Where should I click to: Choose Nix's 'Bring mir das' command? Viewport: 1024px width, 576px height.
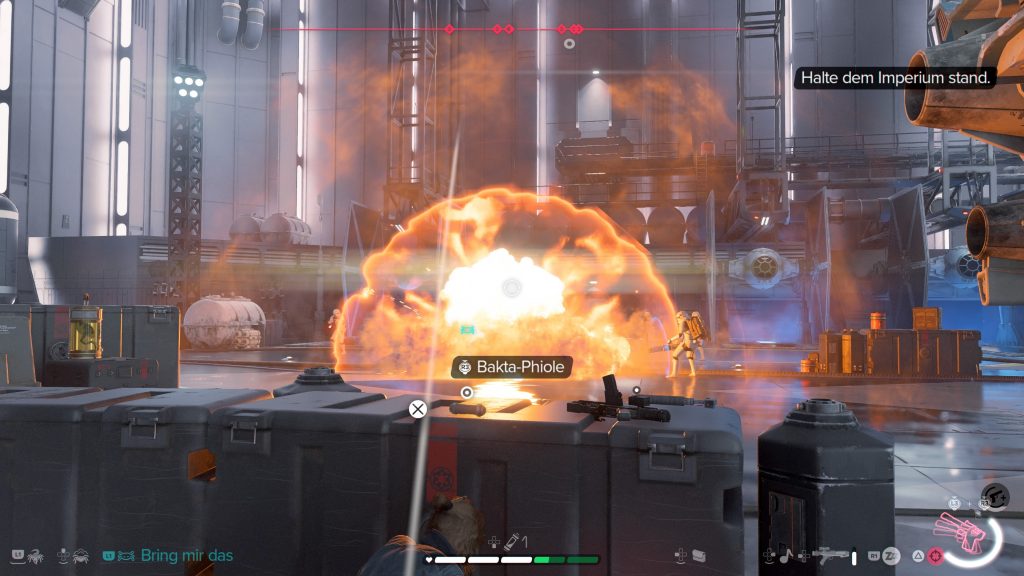coord(187,555)
